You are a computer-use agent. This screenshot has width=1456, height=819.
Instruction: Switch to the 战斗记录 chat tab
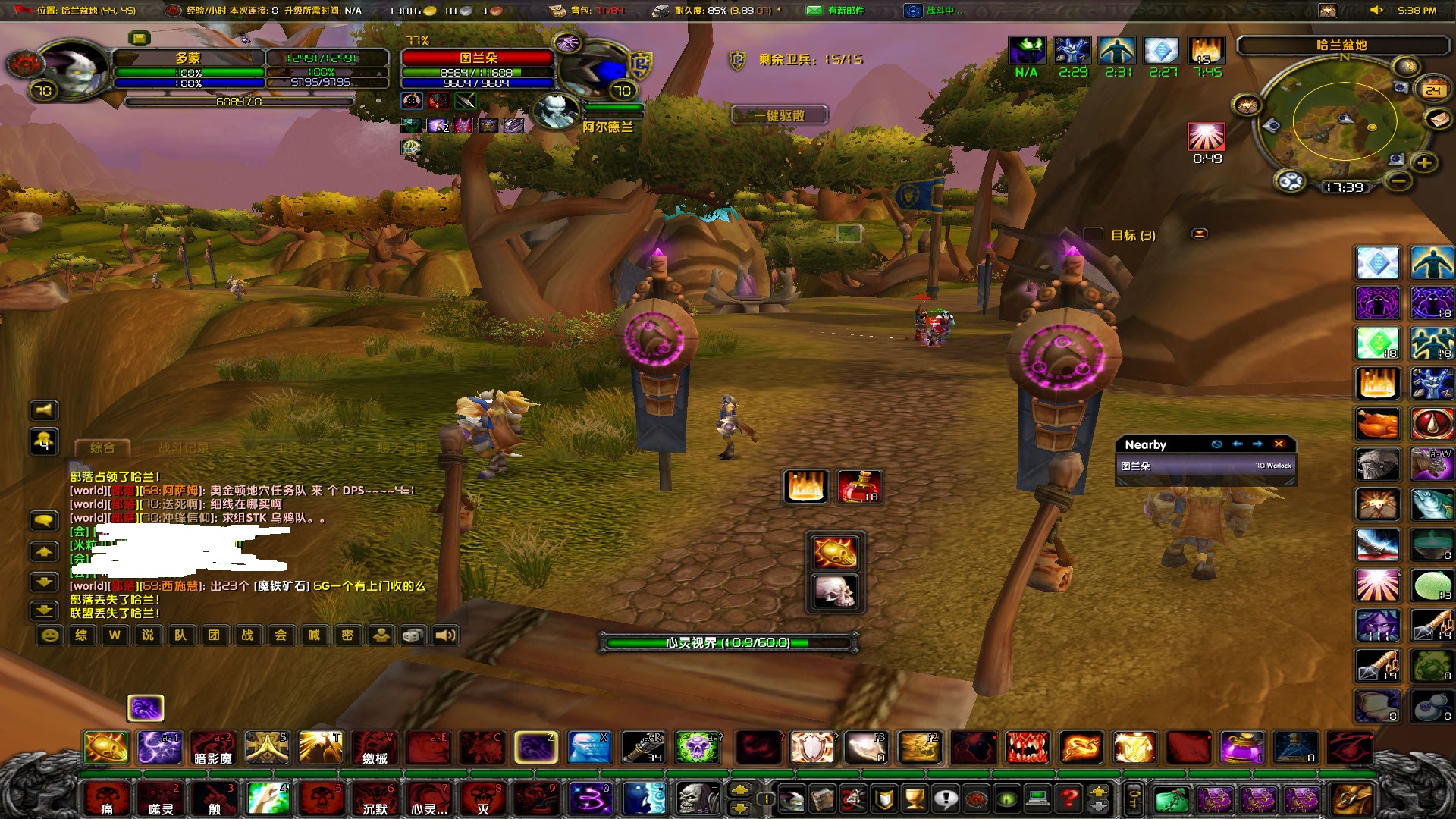(184, 446)
